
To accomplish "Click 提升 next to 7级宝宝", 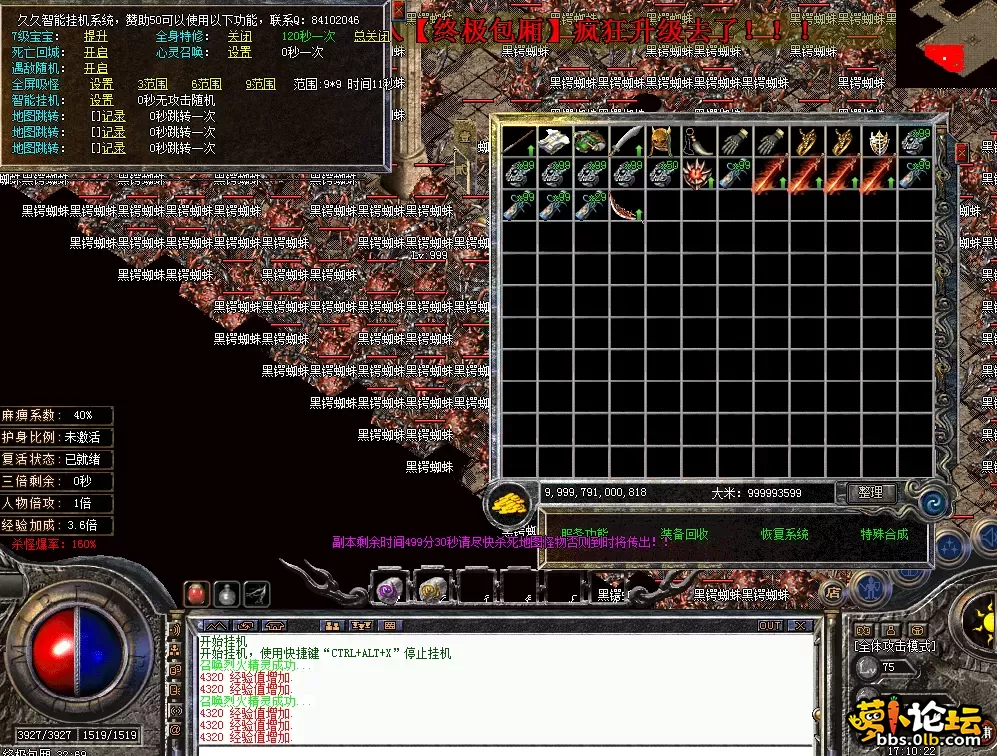I will point(96,36).
